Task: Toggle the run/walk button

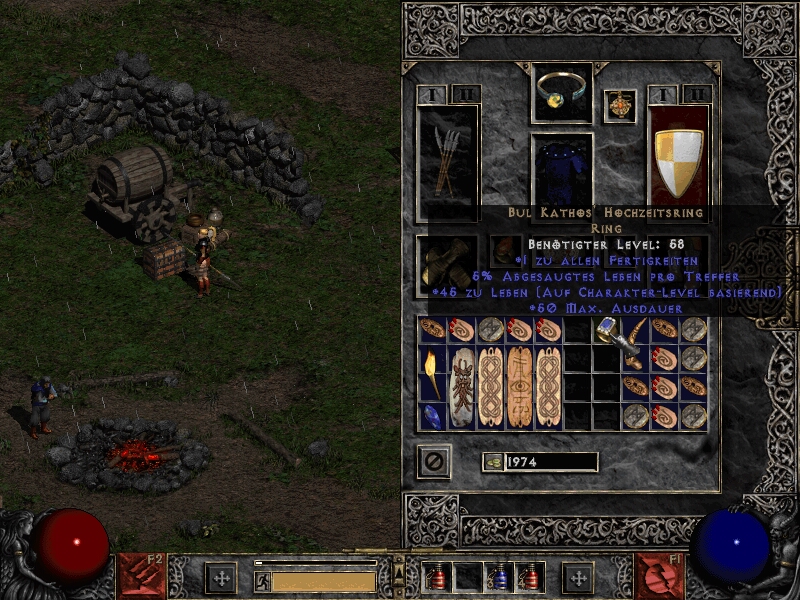Action: coord(262,581)
